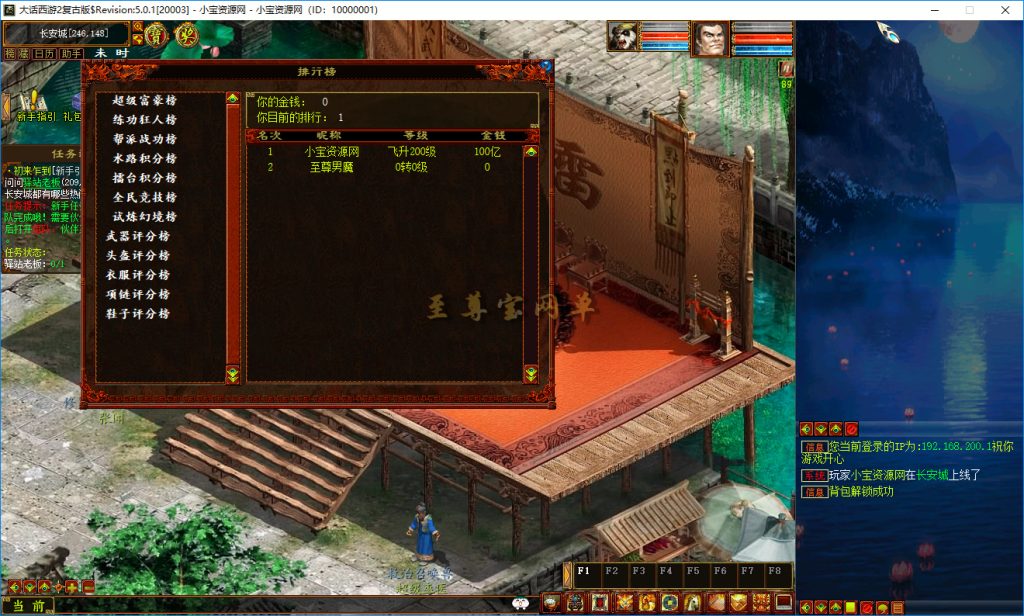Open the 助手 assistant button

point(70,53)
